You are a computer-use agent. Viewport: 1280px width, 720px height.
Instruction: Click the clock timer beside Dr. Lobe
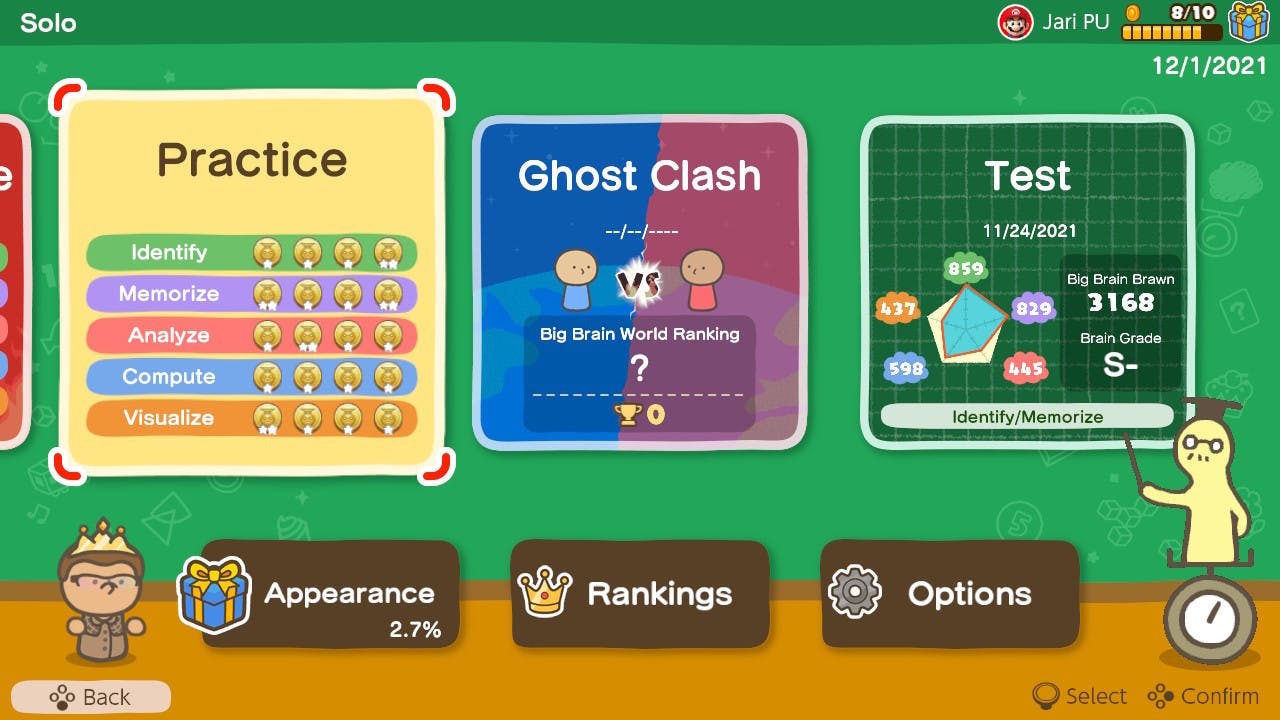click(1211, 619)
